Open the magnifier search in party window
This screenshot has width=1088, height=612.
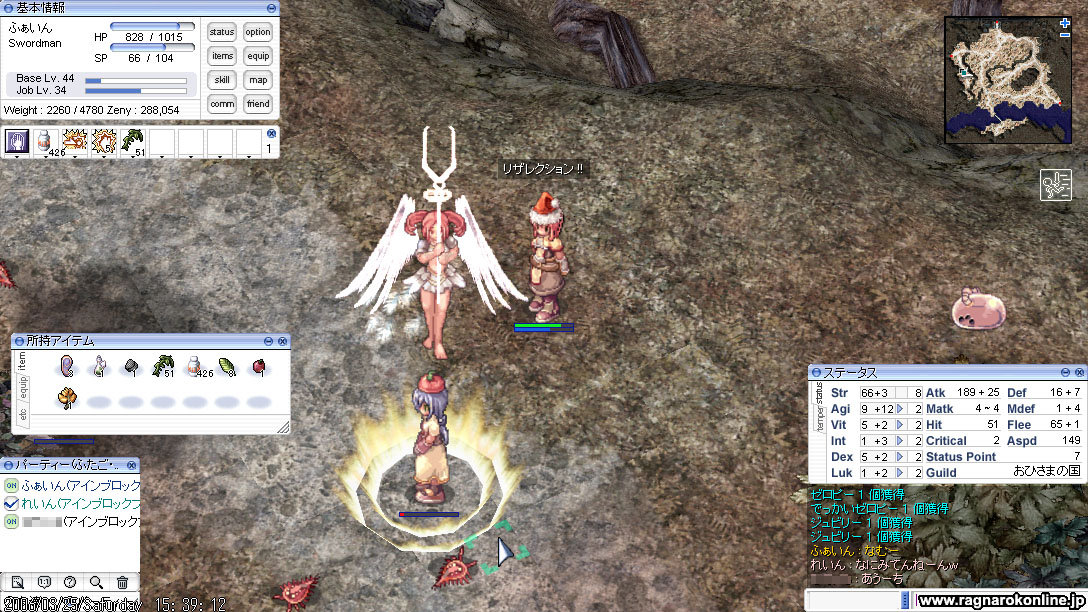(x=96, y=582)
